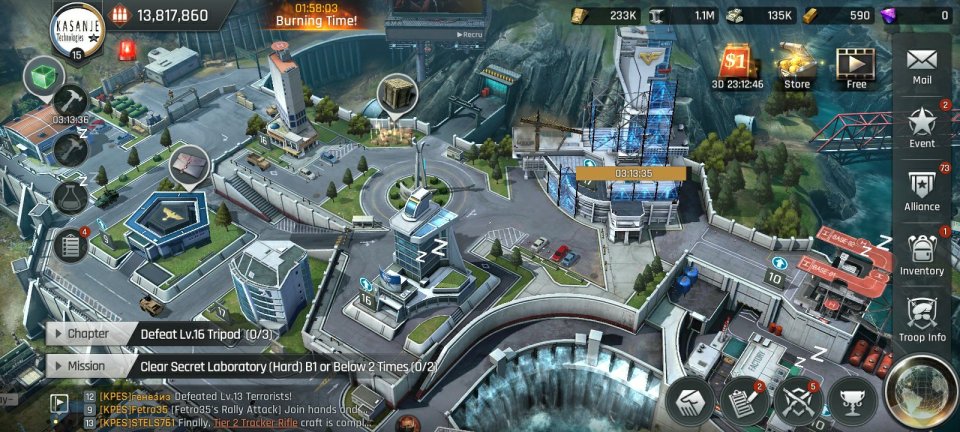Open the Inventory backpack

point(922,253)
